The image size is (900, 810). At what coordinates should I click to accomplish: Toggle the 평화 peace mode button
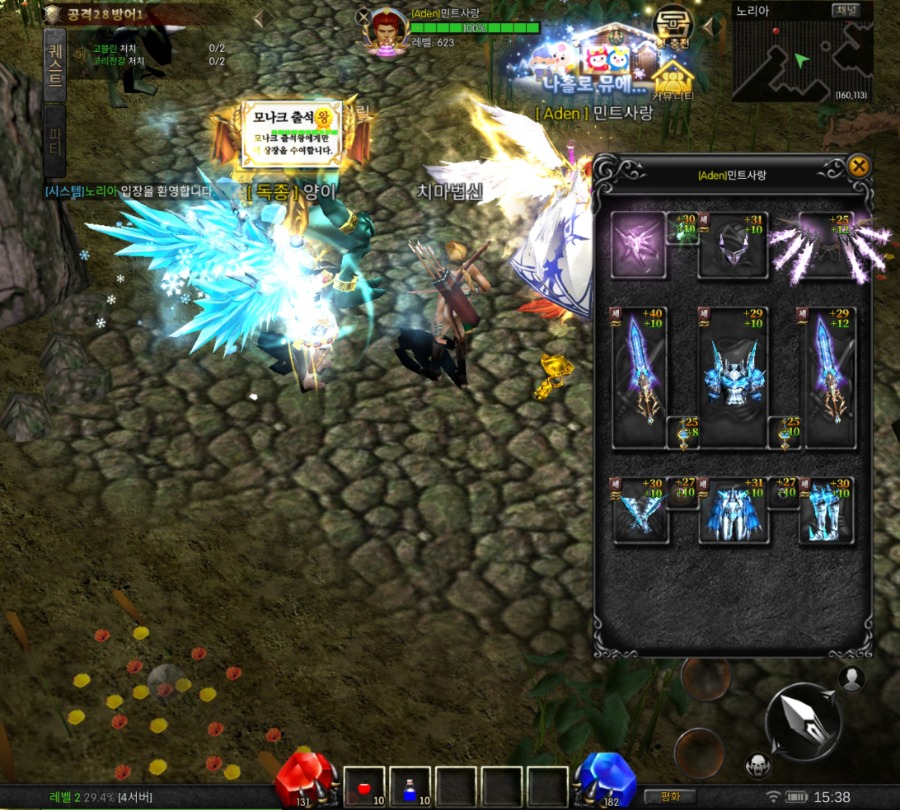tap(670, 796)
